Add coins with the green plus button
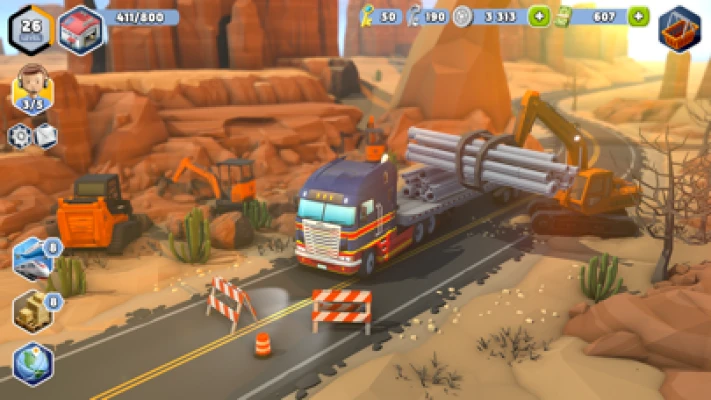The image size is (711, 400). [x=538, y=17]
